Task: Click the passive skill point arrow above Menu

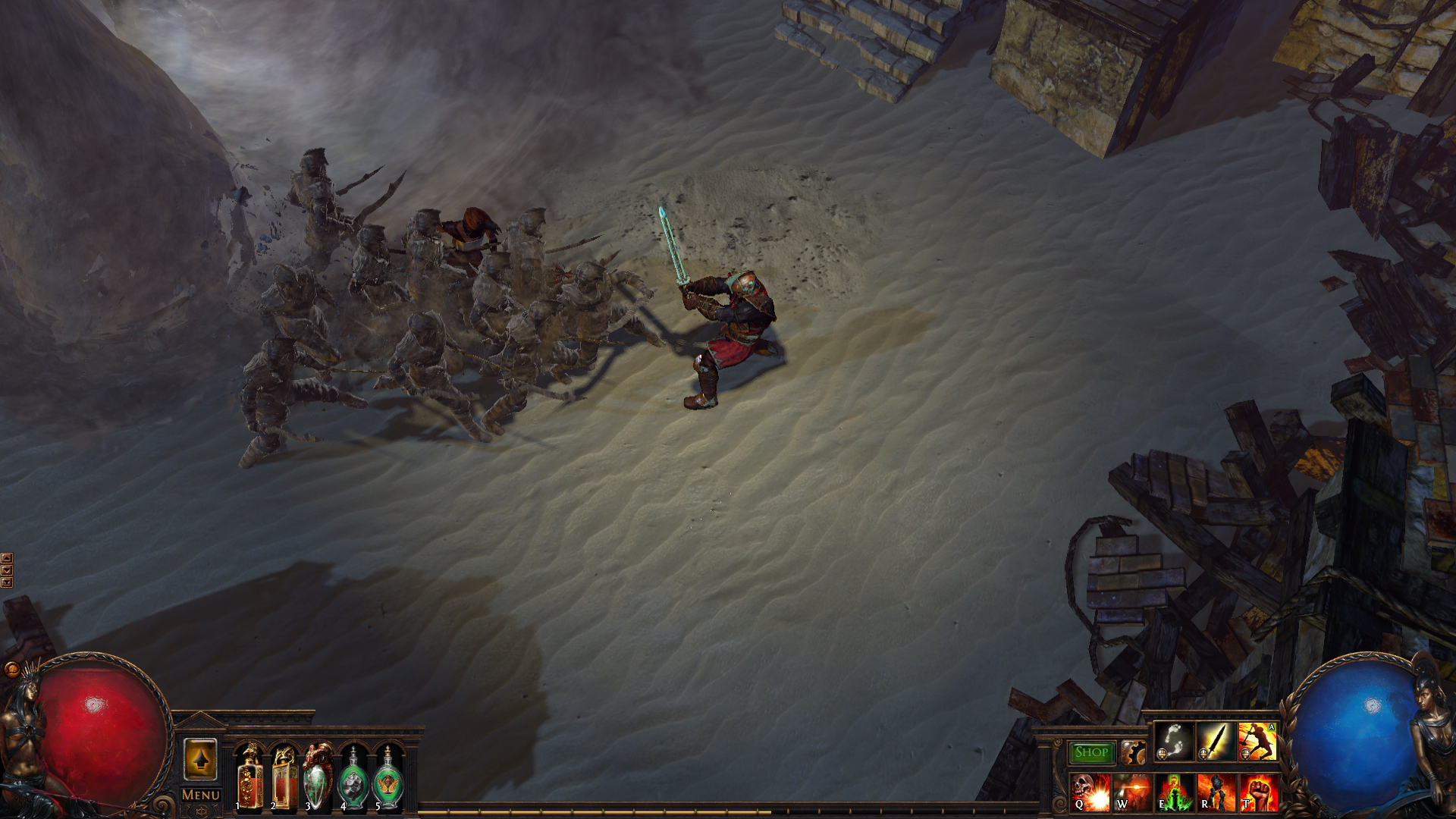Action: click(x=201, y=761)
